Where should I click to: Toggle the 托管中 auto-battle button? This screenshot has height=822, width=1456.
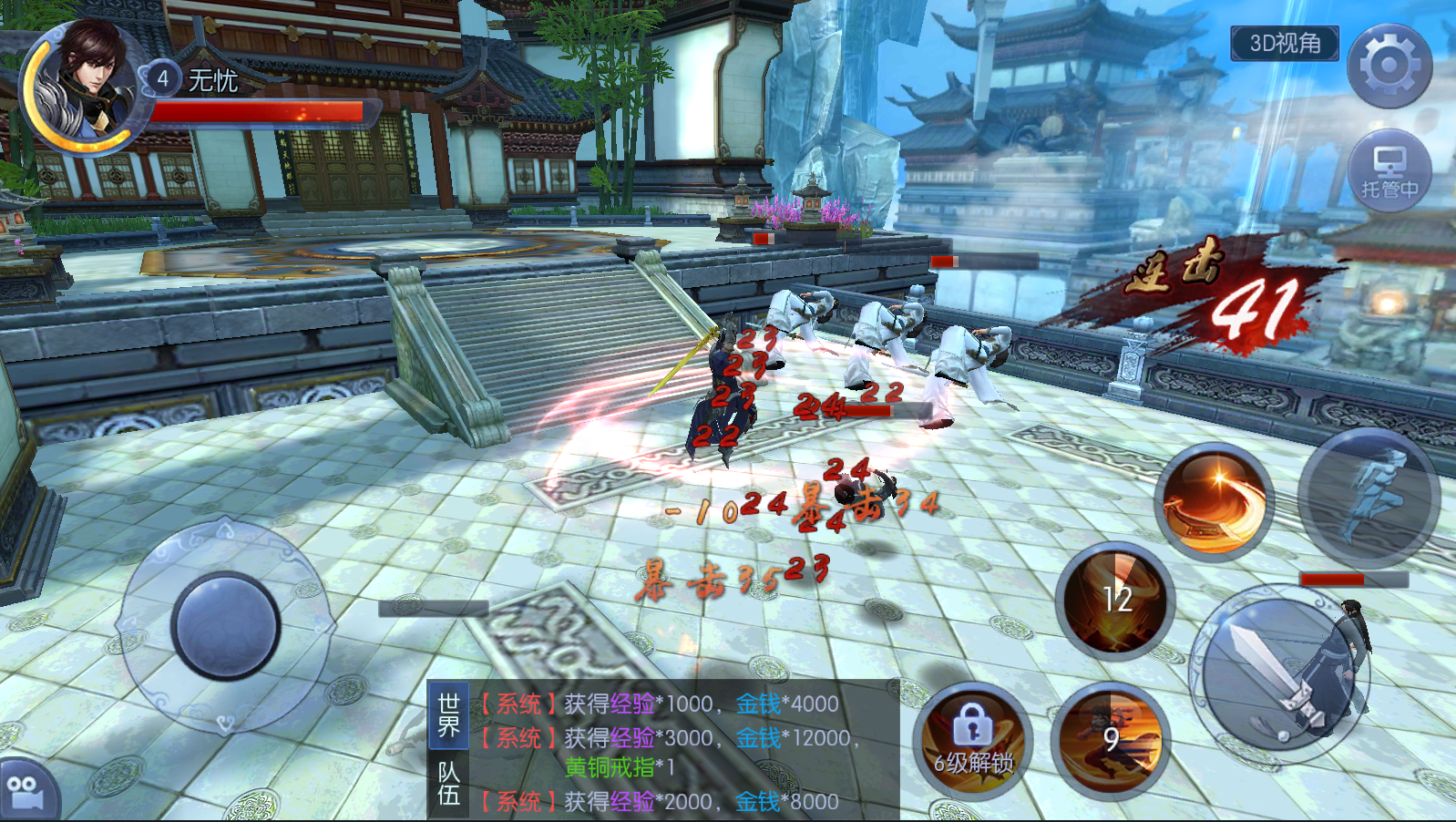tap(1389, 171)
